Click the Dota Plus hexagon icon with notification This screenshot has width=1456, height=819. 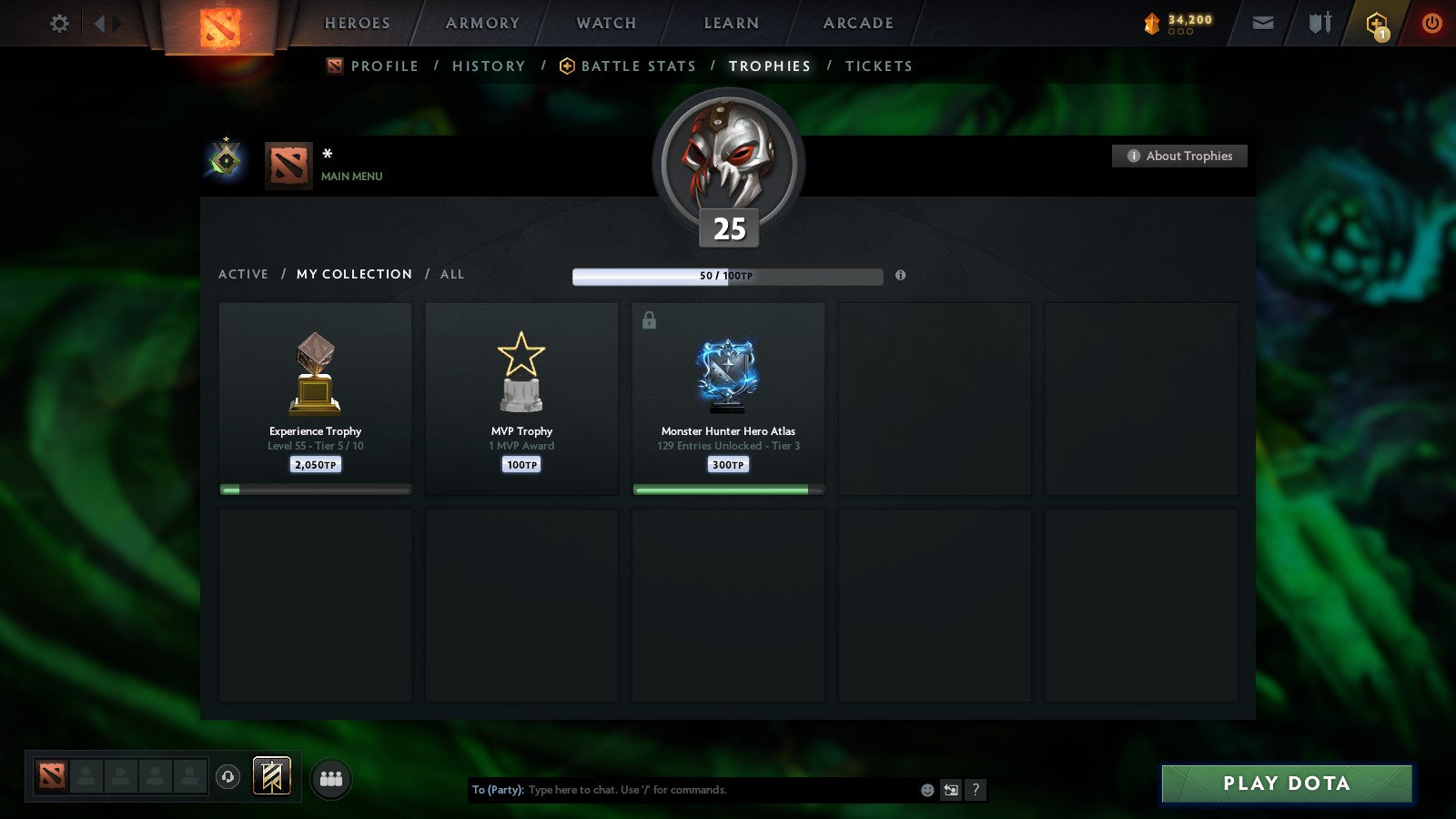point(1374,23)
